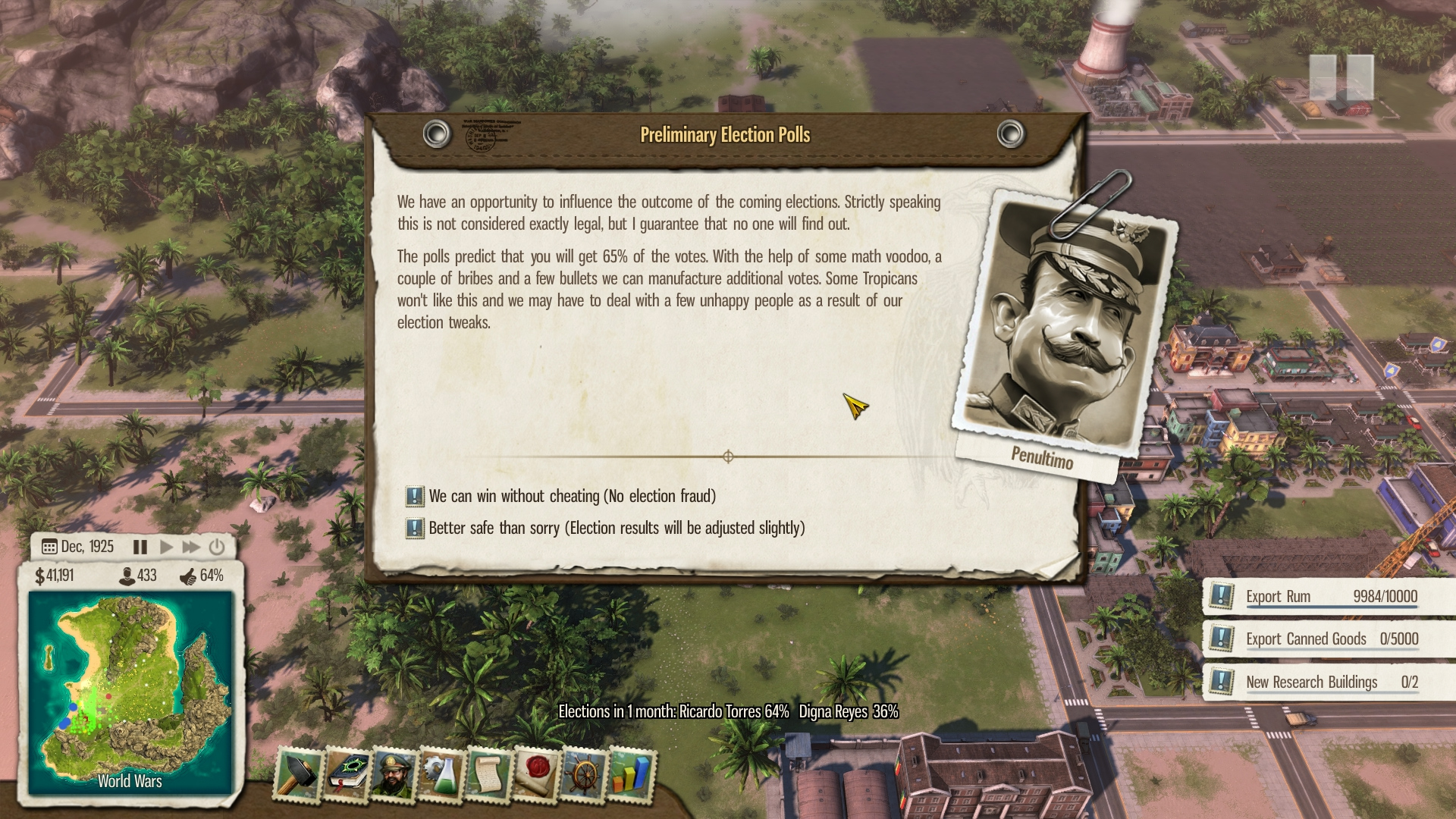
Task: Click the island minimap
Action: 130,692
